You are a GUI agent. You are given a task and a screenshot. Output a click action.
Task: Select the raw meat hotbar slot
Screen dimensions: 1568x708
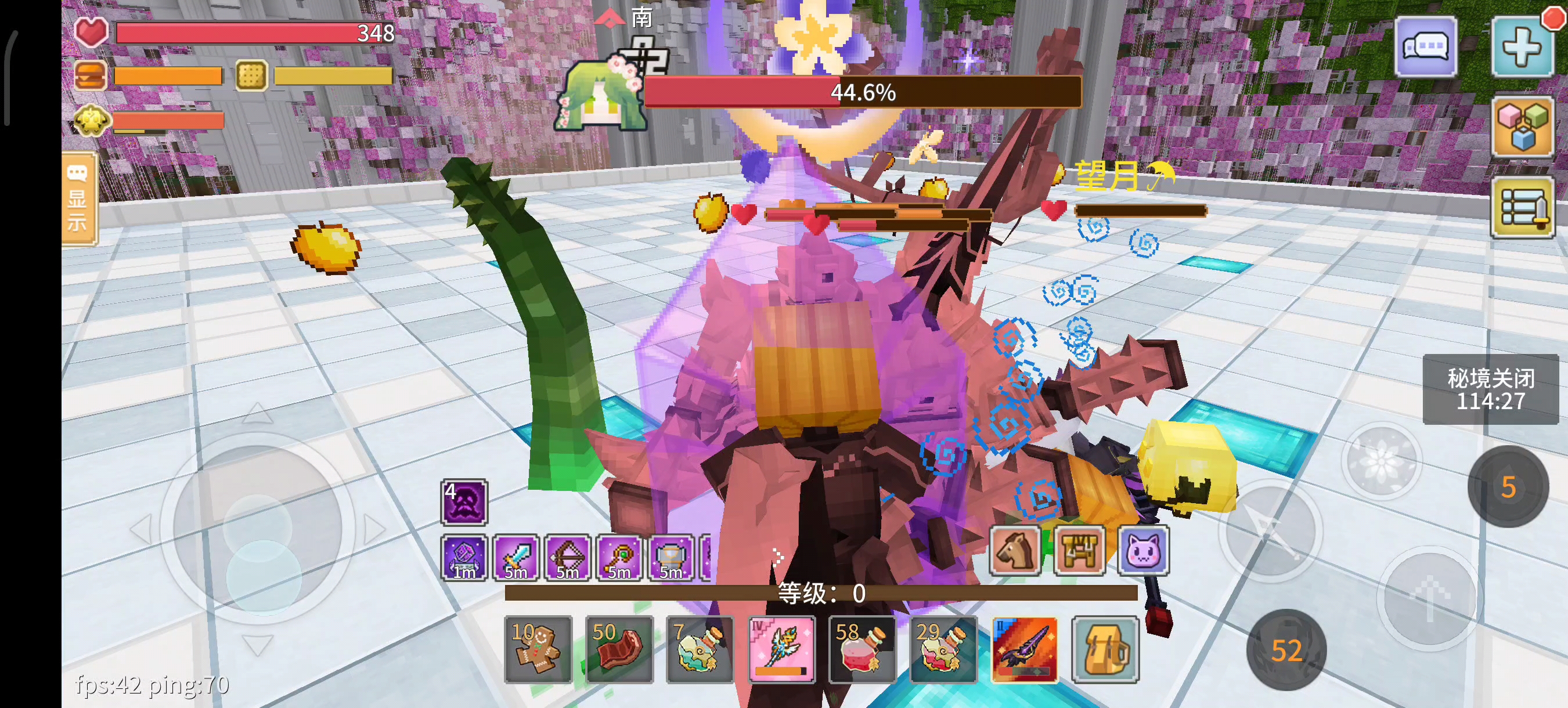[618, 649]
